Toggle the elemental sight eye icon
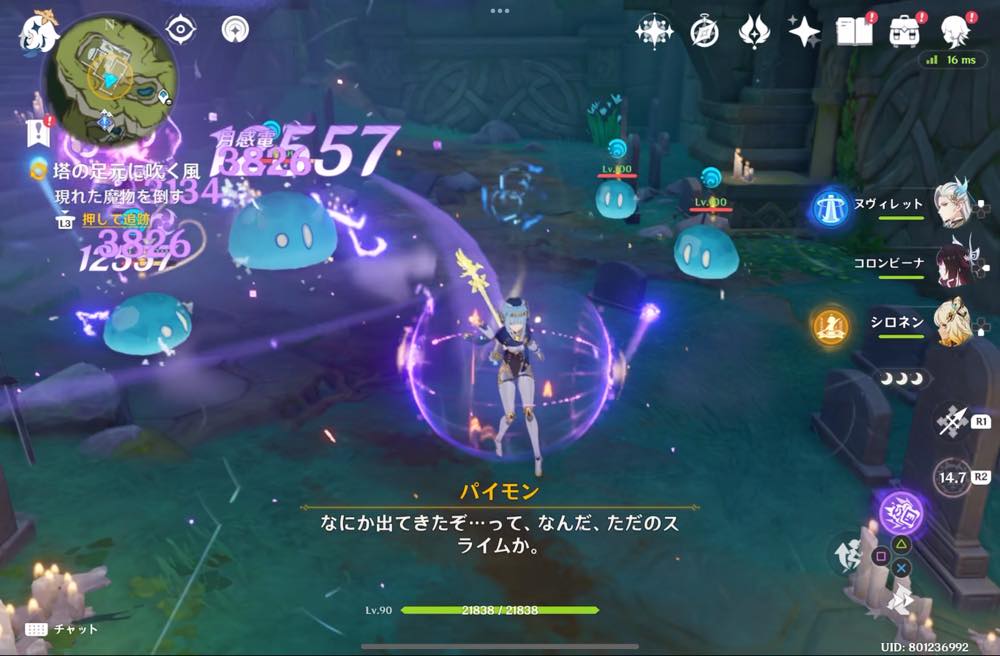Viewport: 1000px width, 656px height. (x=181, y=30)
